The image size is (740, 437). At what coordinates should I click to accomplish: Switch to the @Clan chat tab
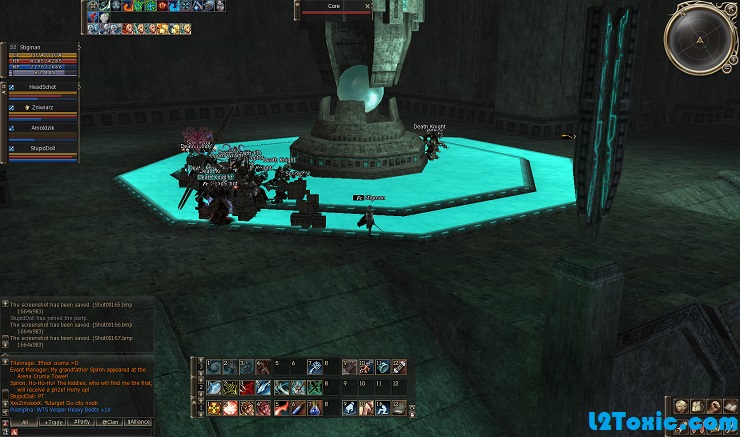click(x=109, y=423)
